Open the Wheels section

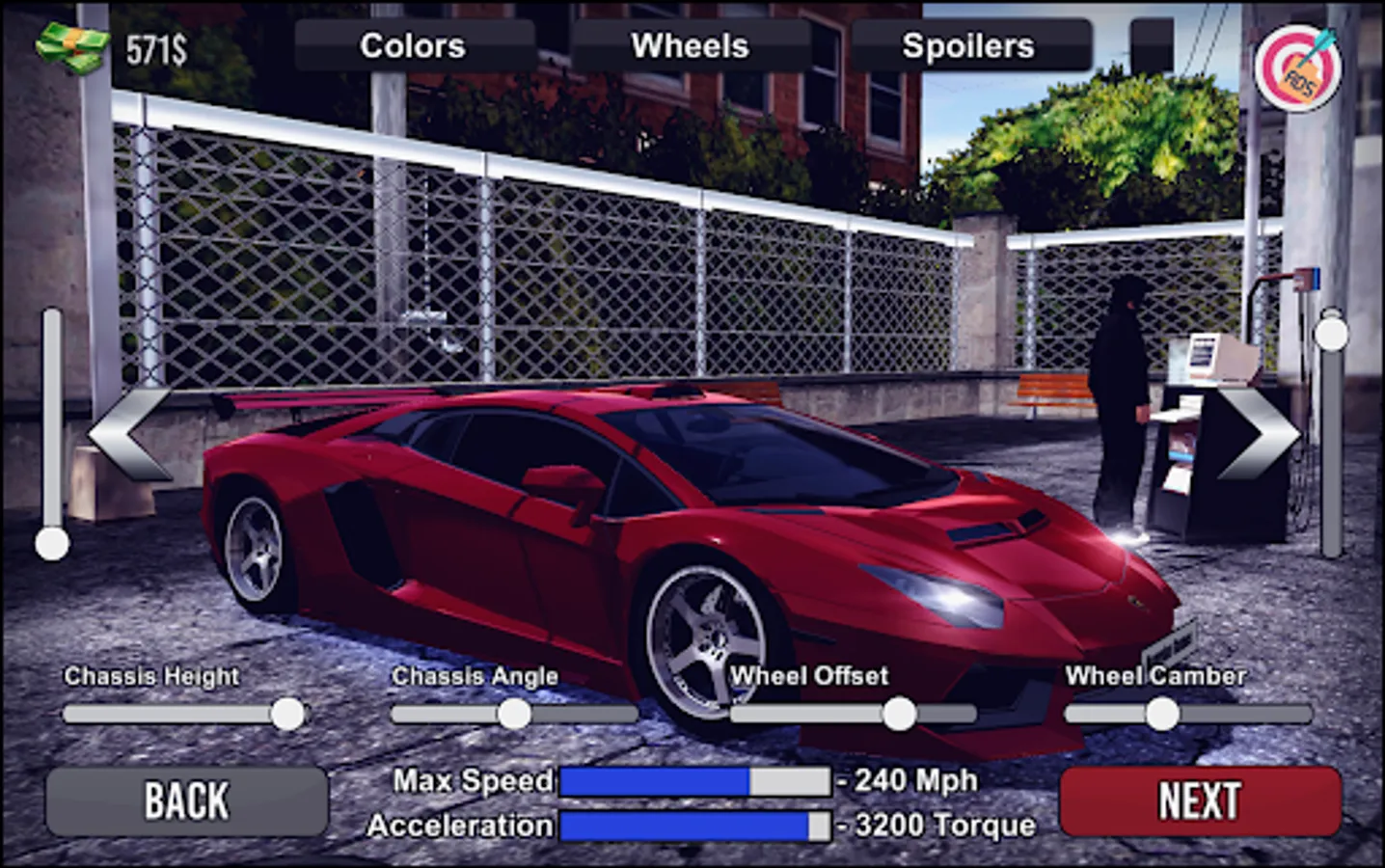(x=689, y=44)
